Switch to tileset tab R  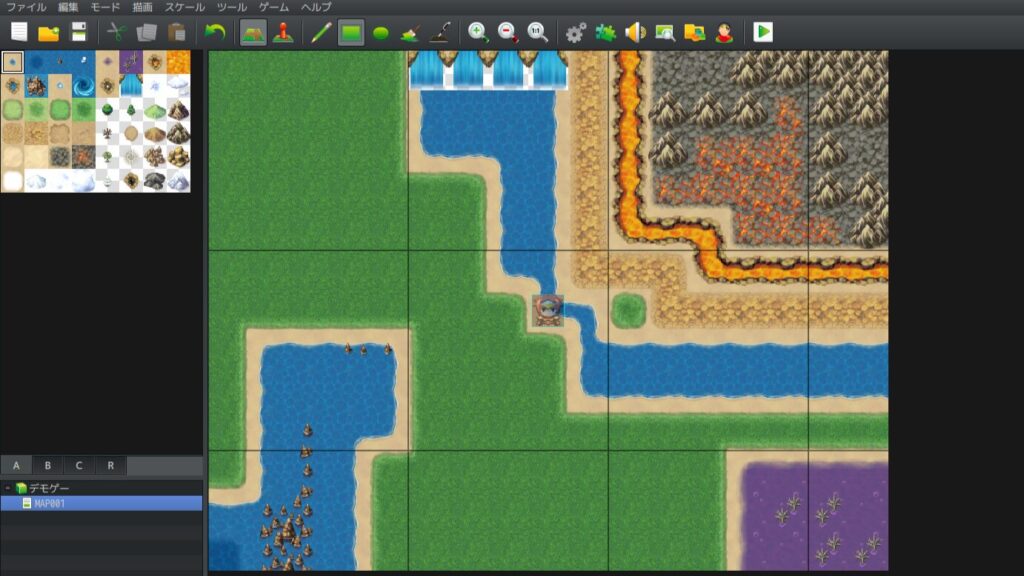[x=110, y=466]
